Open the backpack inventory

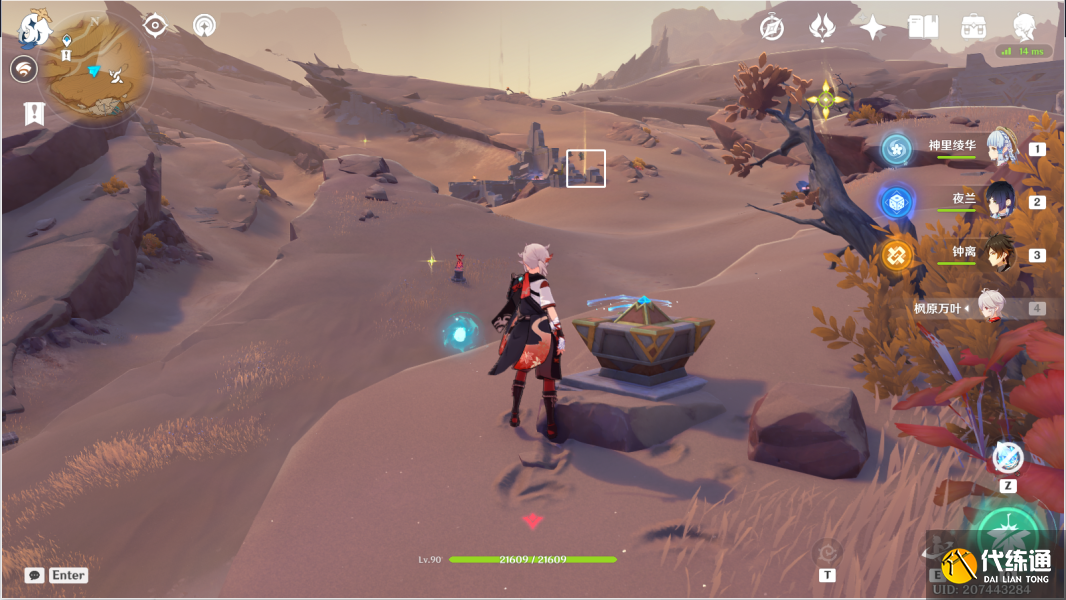click(x=973, y=27)
